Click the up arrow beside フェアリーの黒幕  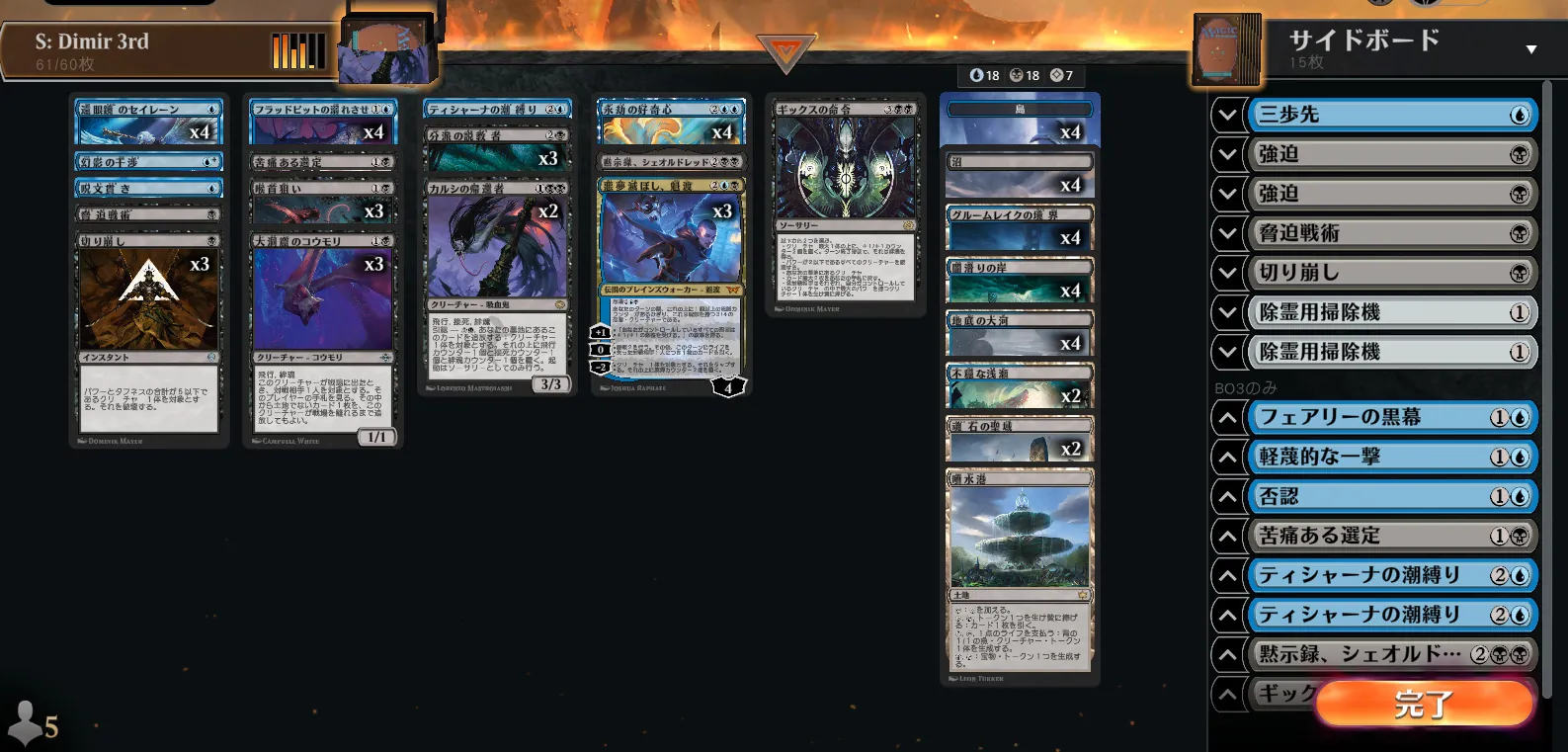(x=1227, y=417)
